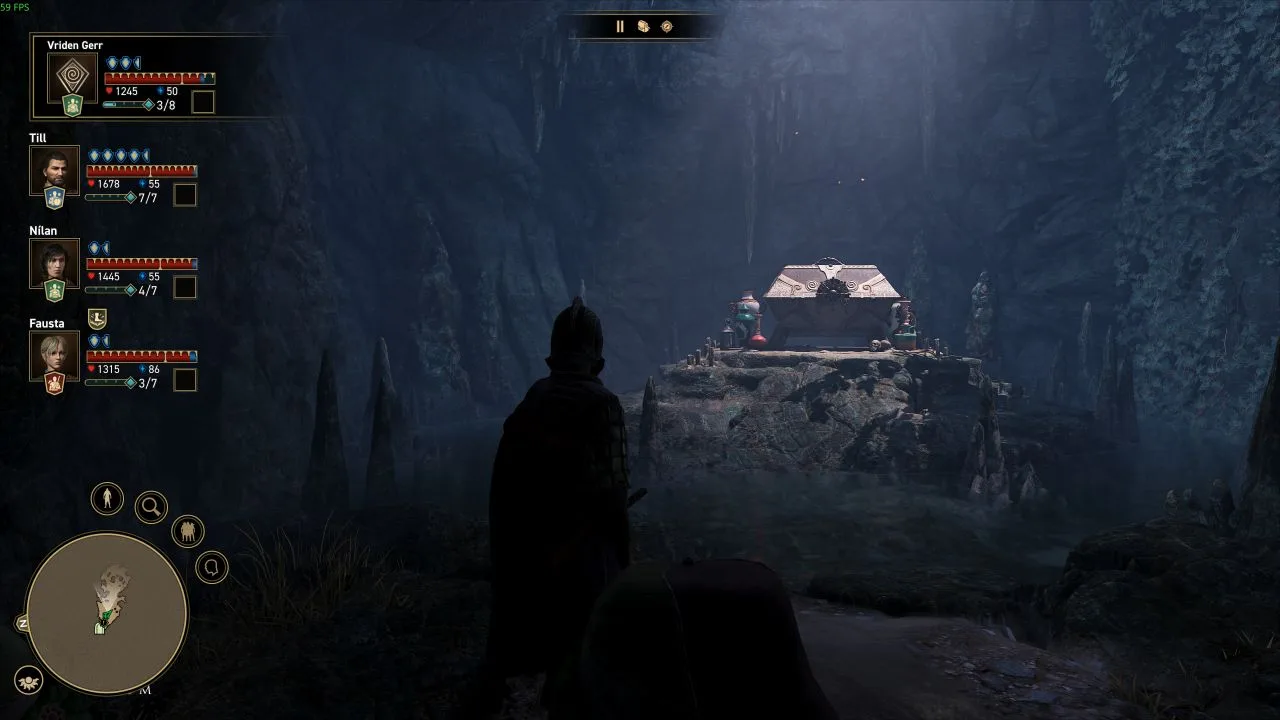Click the parchment scroll icon in top bar
This screenshot has height=720, width=1280.
(643, 27)
